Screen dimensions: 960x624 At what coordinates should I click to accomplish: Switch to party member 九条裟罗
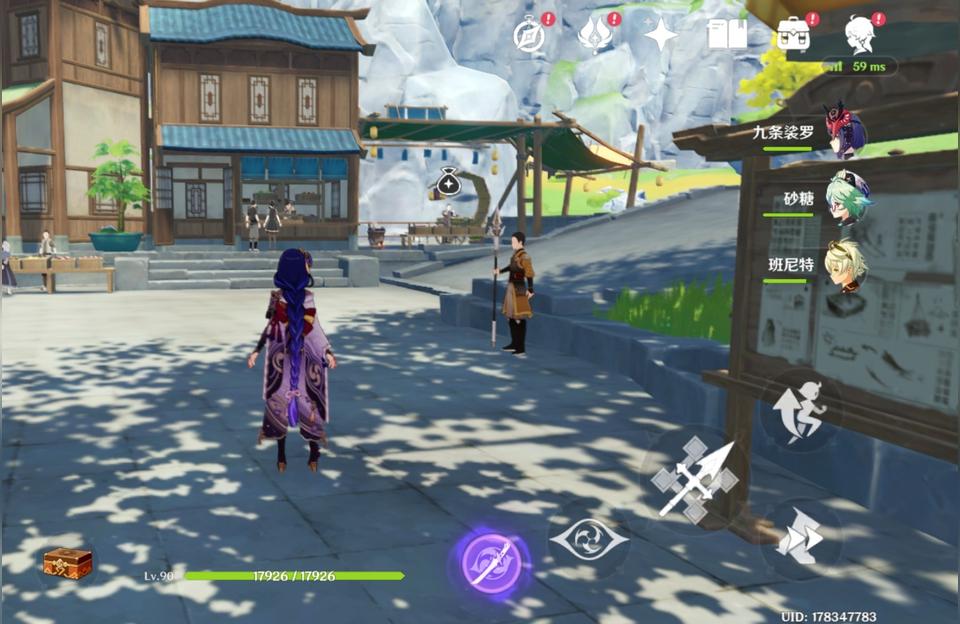845,130
